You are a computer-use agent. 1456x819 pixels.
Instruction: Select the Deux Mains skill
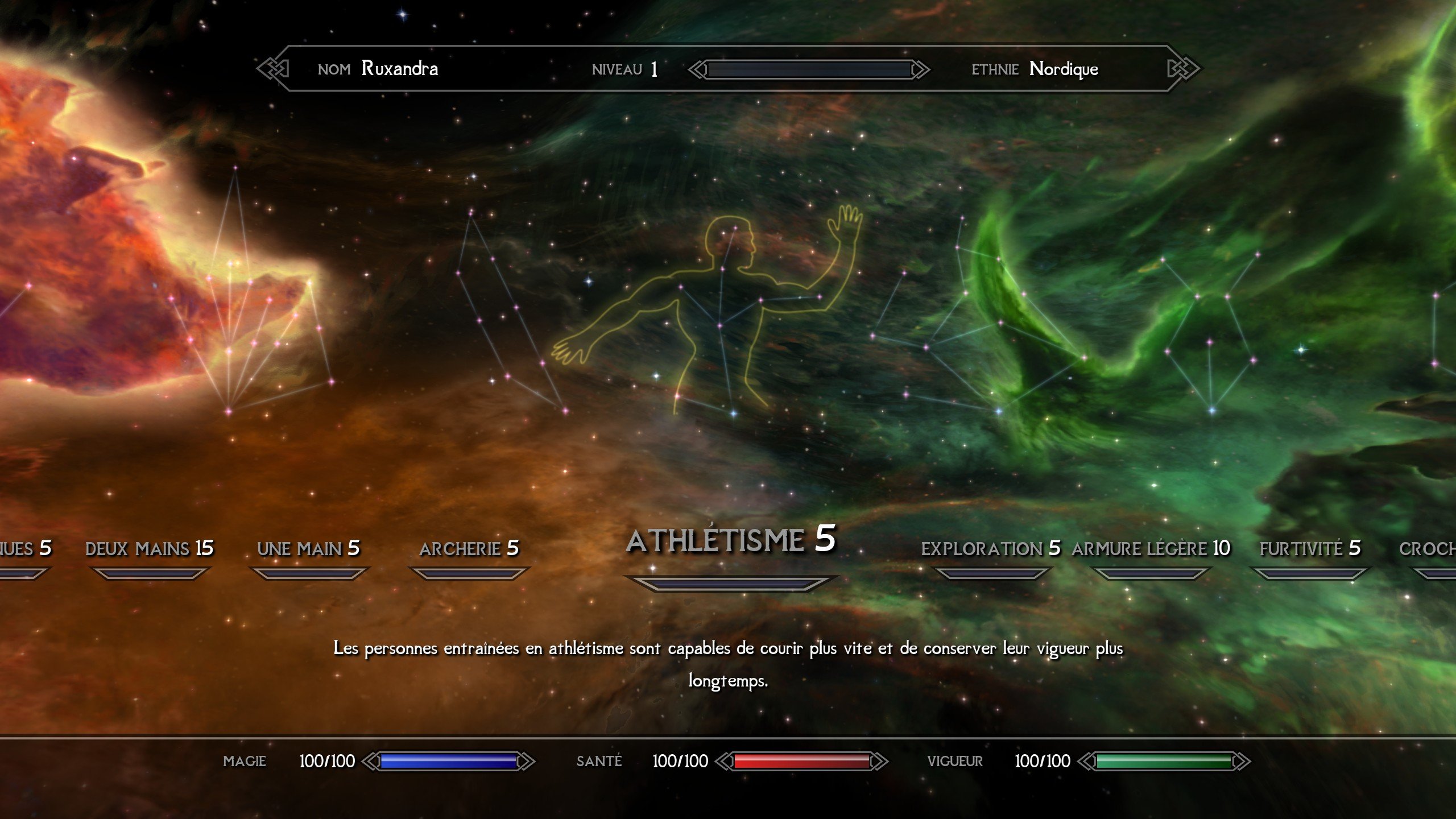click(x=150, y=549)
